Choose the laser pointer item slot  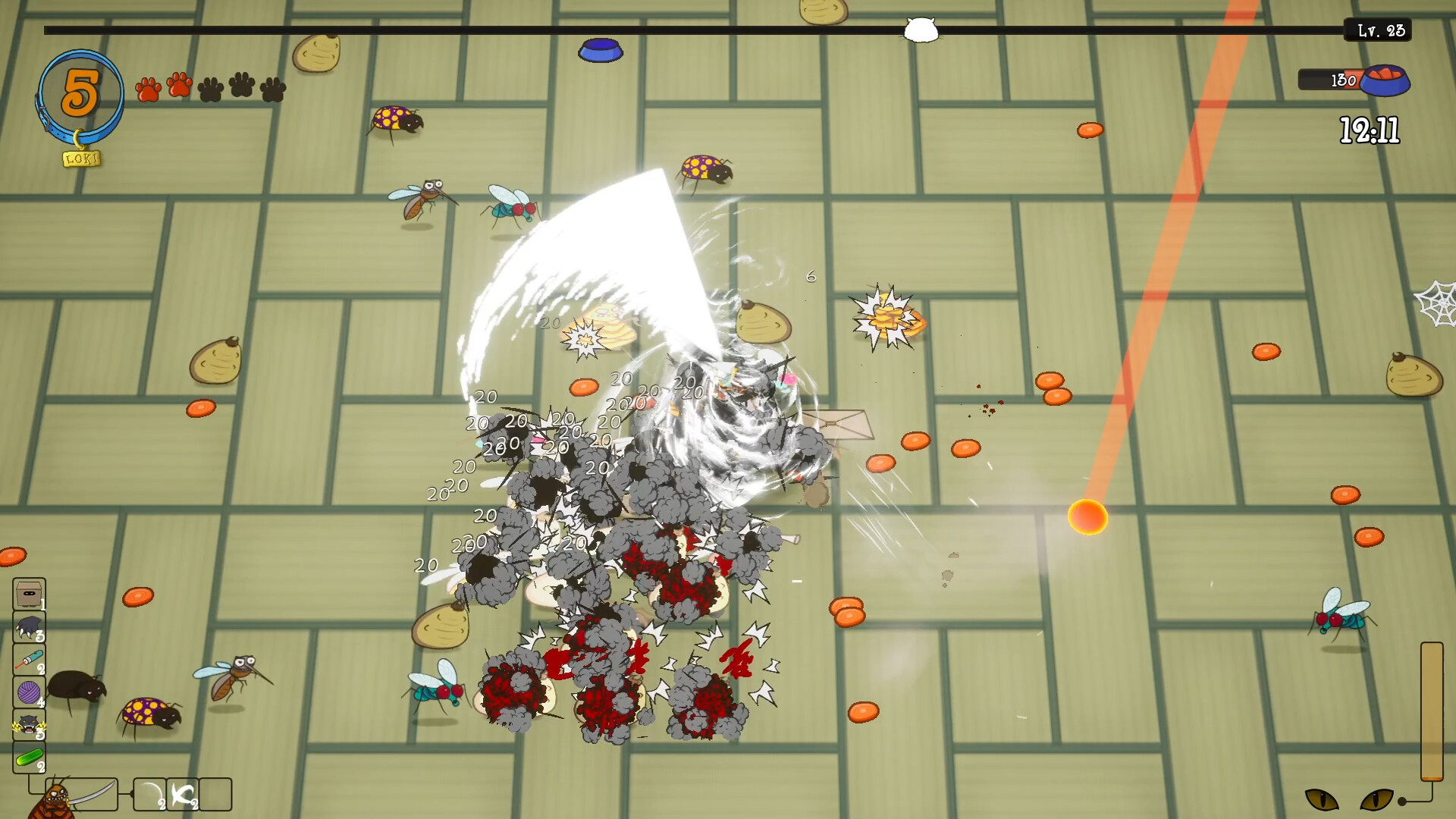(29, 660)
